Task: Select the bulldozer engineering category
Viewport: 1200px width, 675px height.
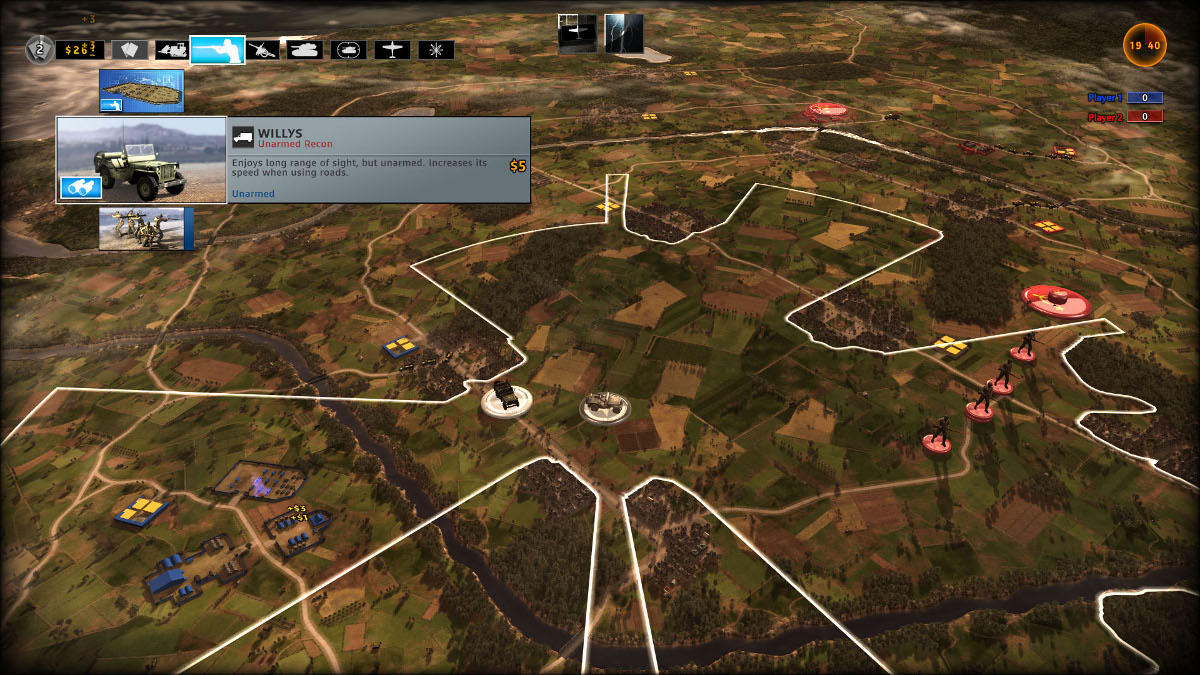Action: [169, 49]
